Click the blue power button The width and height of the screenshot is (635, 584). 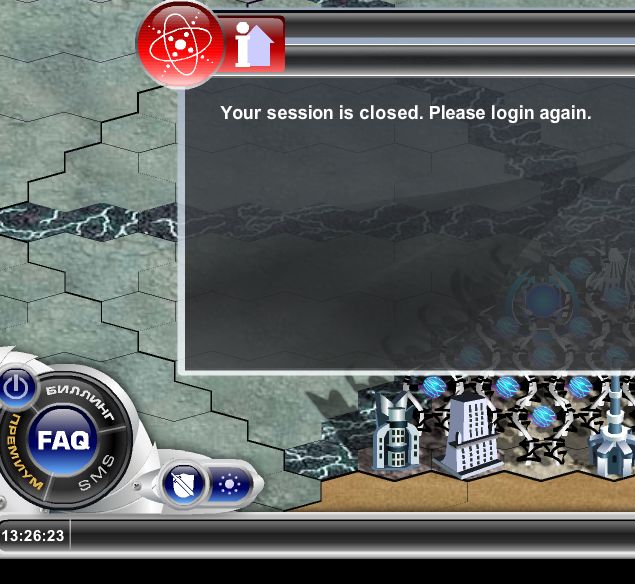click(17, 386)
